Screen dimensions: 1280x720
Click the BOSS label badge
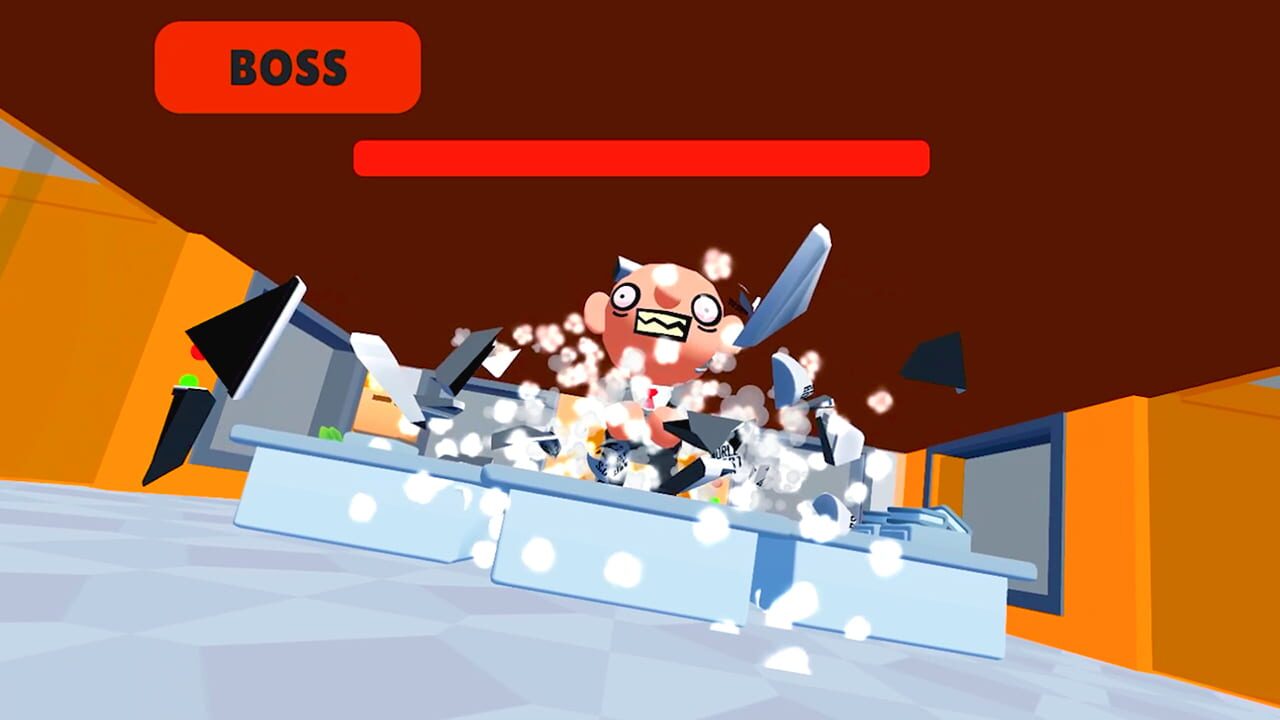point(287,68)
